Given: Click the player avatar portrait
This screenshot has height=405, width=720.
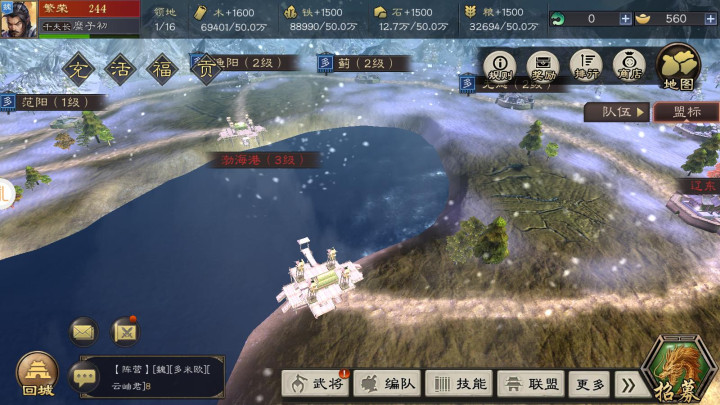Looking at the screenshot, I should pos(20,19).
